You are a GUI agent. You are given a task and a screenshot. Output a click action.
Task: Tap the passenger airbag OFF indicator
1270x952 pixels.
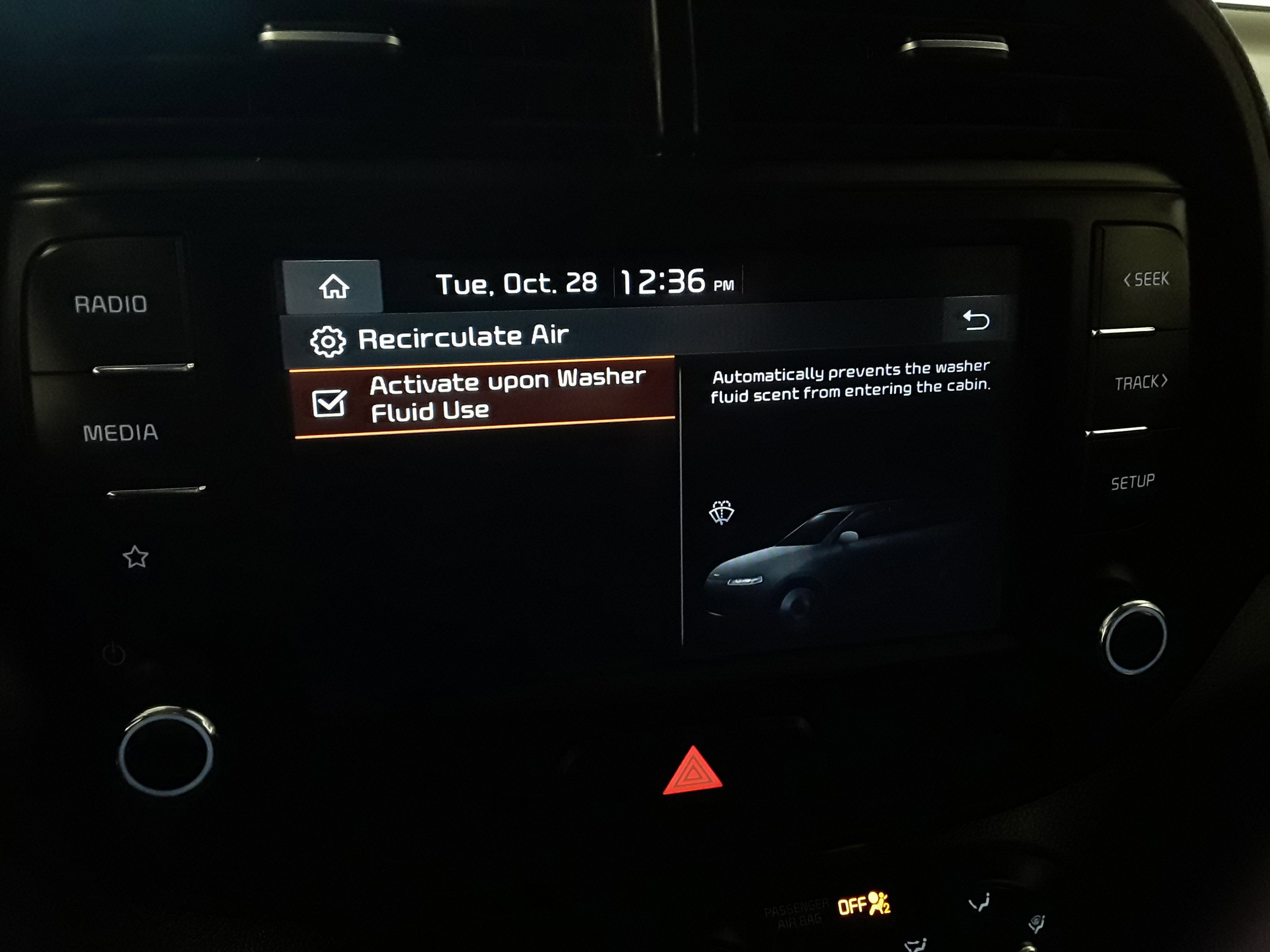coord(863,905)
